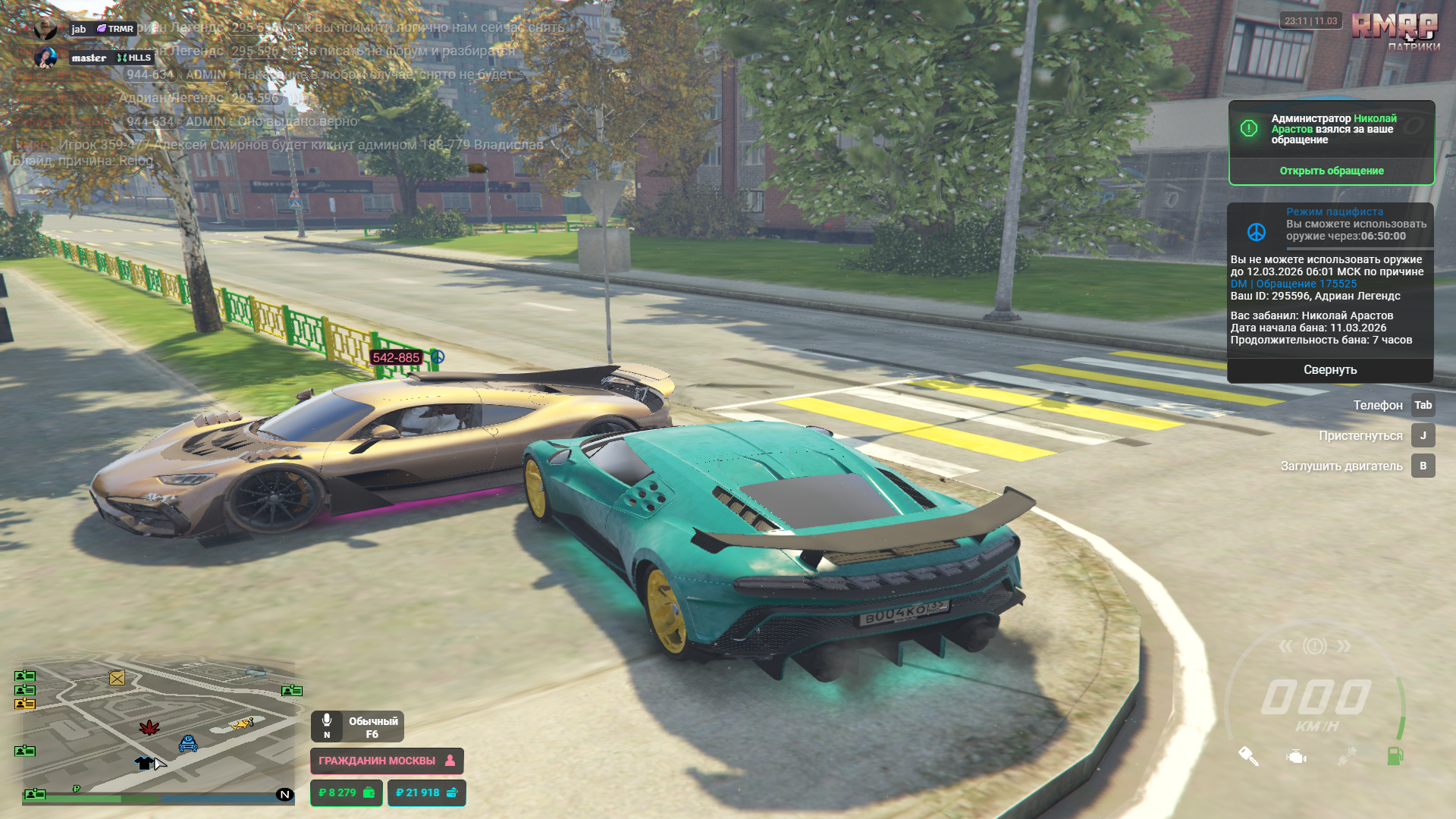The height and width of the screenshot is (819, 1456).
Task: Click the "Гражданин Москвы" status badge
Action: coord(386,761)
